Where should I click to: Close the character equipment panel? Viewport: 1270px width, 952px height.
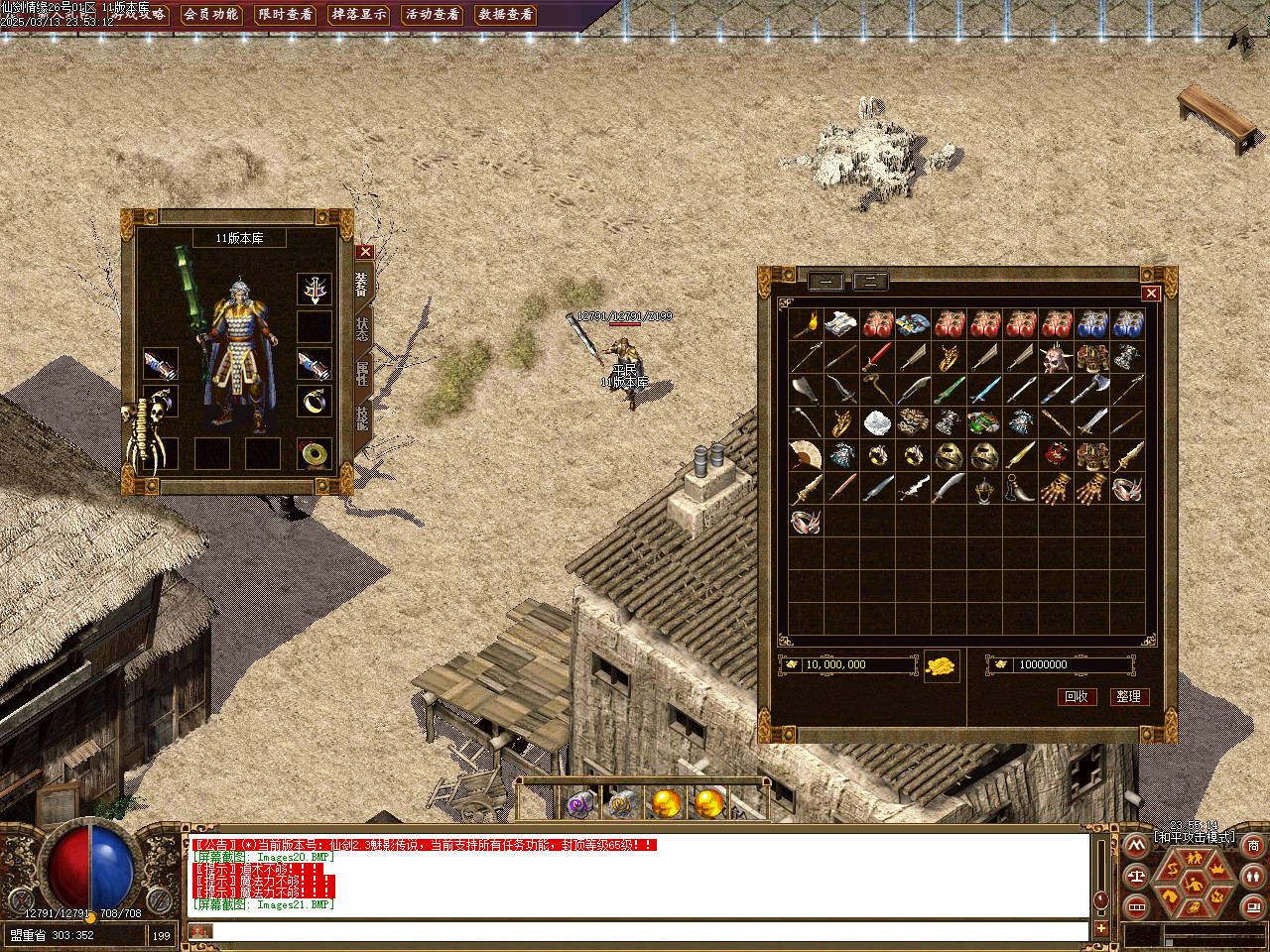[365, 252]
